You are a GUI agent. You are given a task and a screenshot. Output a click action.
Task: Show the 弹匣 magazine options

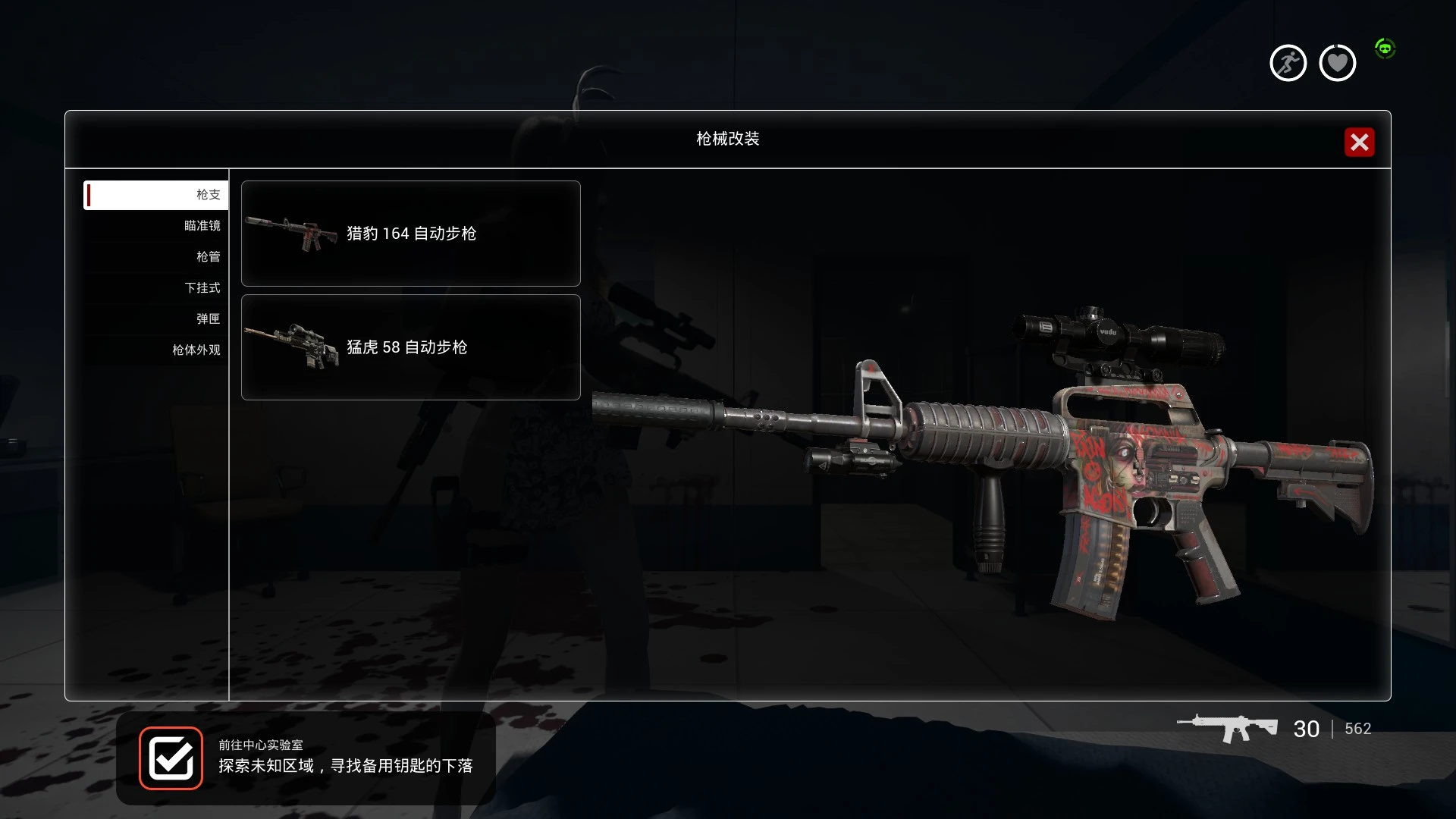tap(156, 319)
